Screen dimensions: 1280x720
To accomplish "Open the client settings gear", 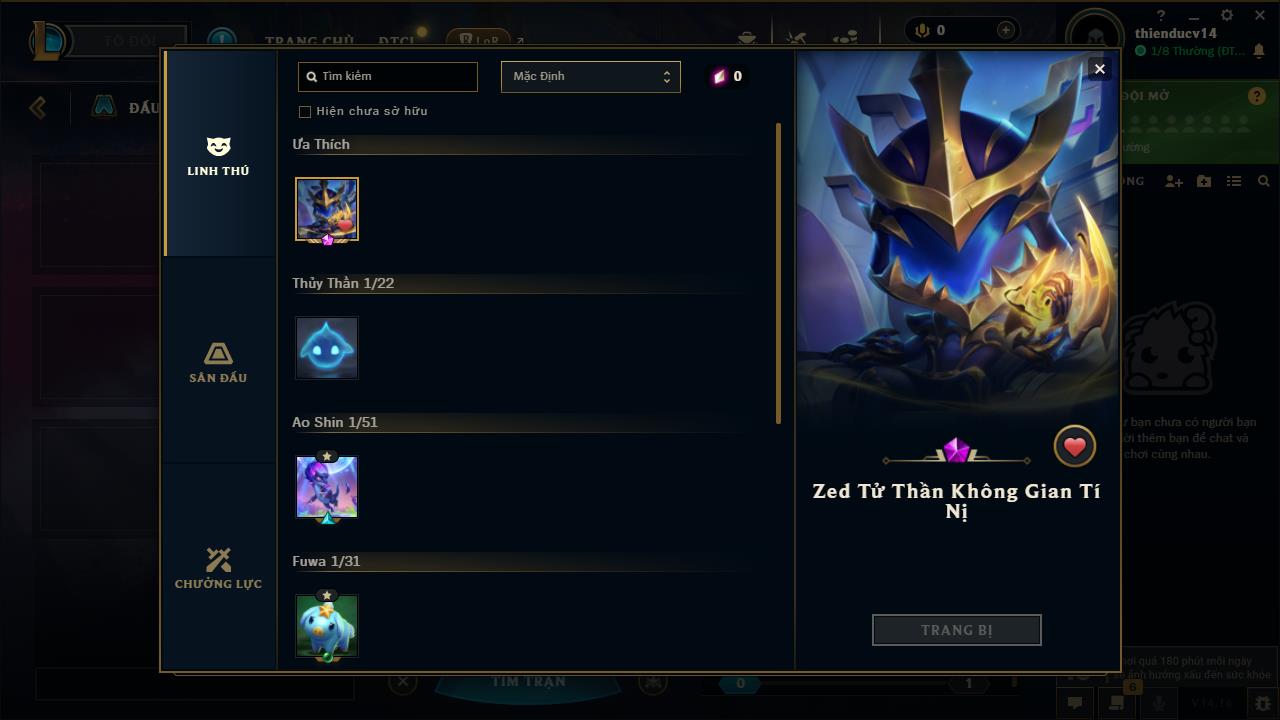I will tap(1226, 15).
